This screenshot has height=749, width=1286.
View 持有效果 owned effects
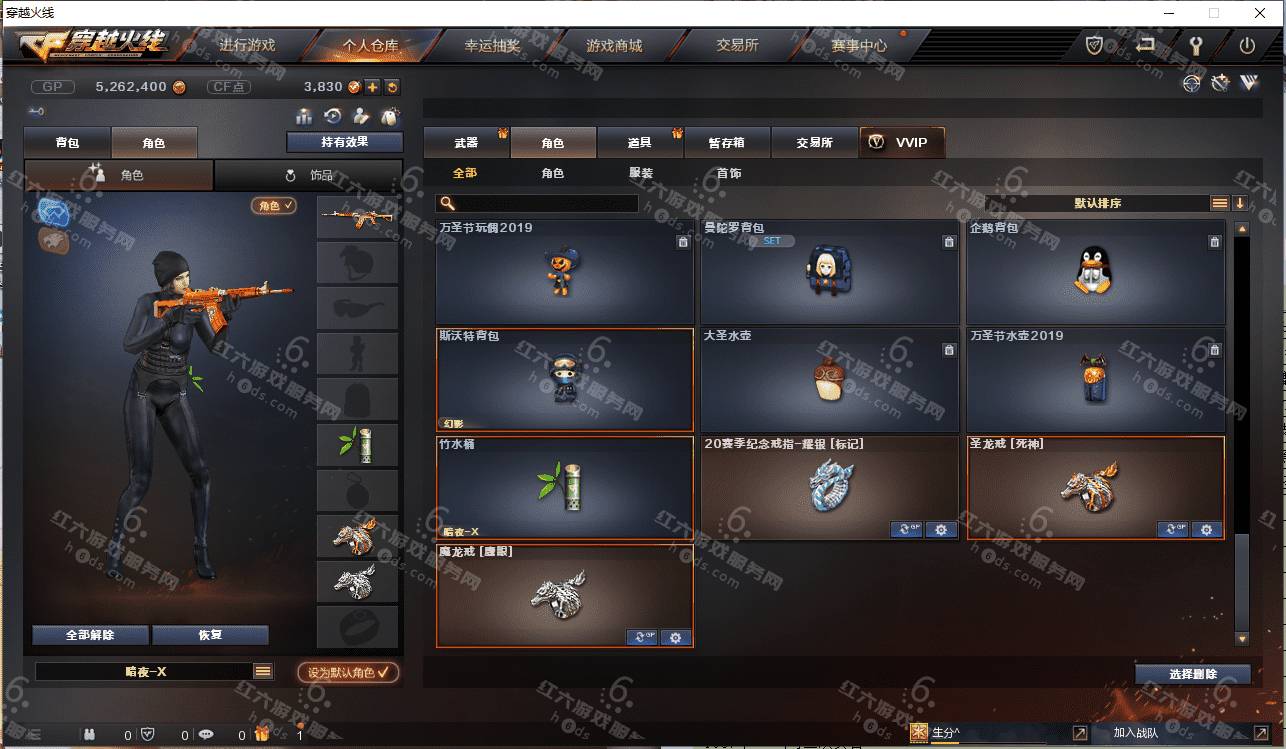click(344, 142)
